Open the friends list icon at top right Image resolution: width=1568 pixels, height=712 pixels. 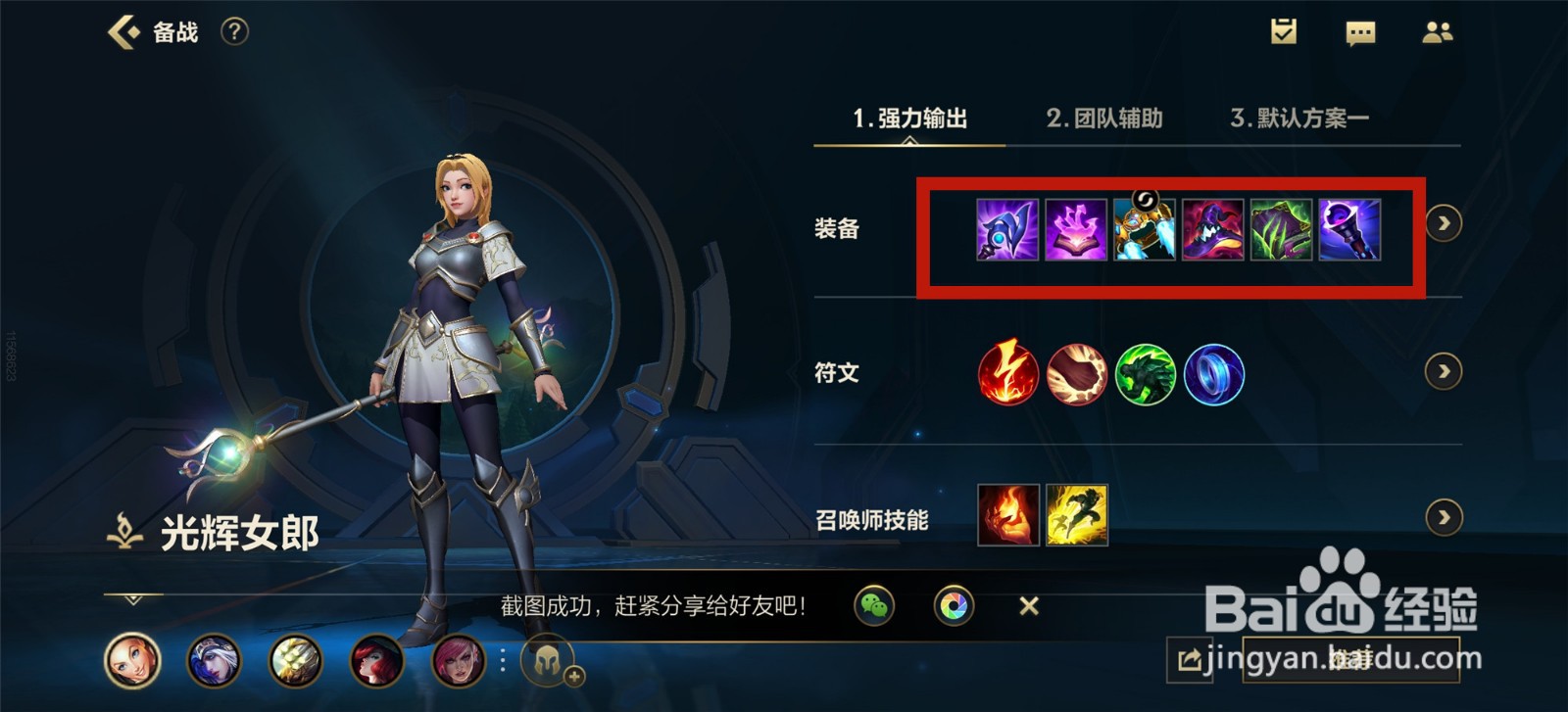point(1438,32)
